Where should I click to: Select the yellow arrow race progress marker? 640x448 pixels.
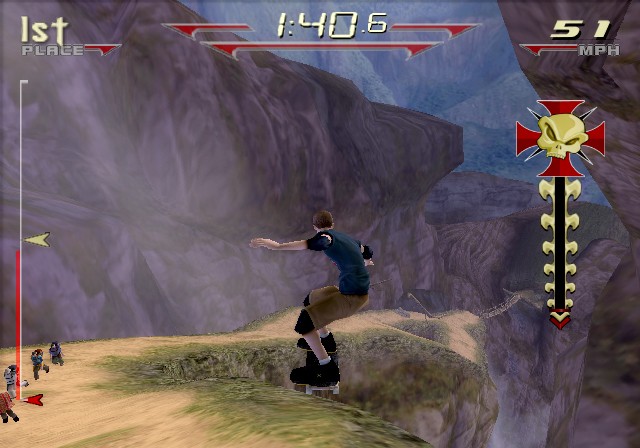(x=37, y=240)
